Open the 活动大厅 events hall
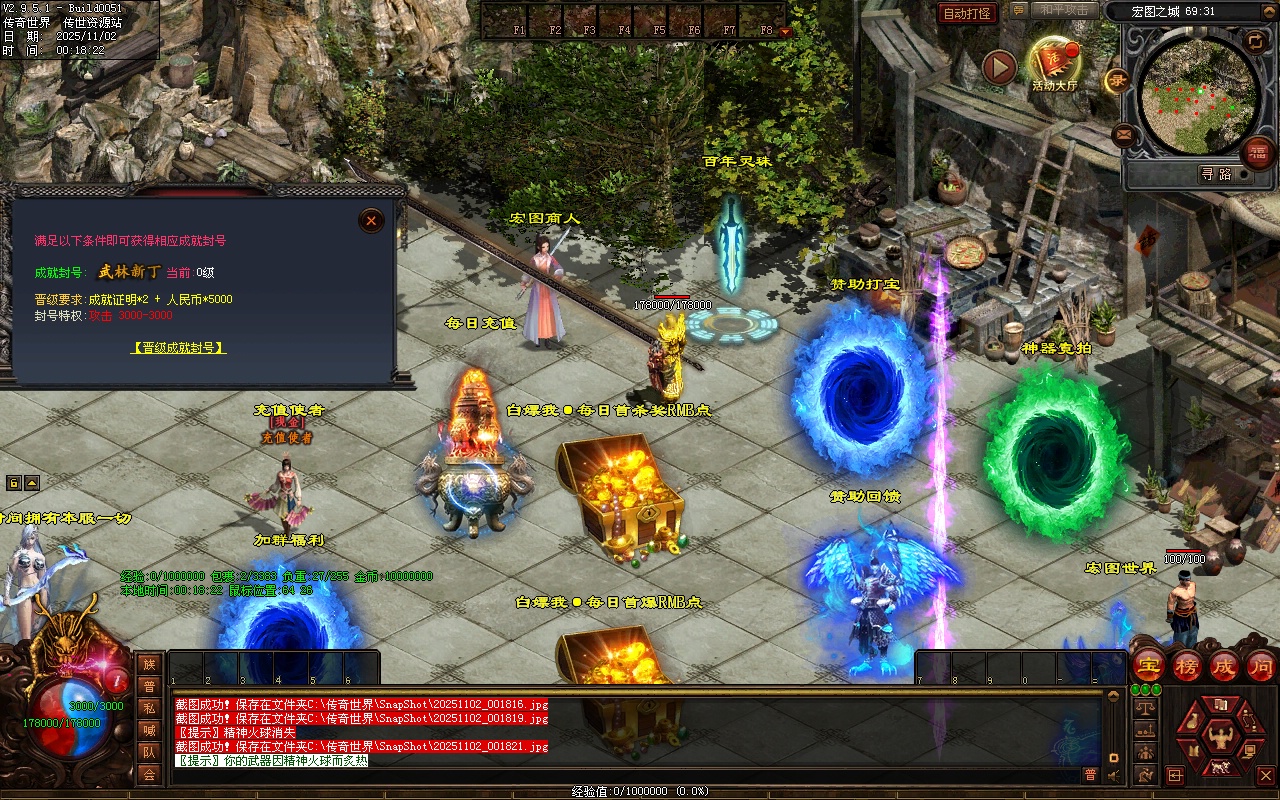The height and width of the screenshot is (800, 1280). click(1054, 63)
